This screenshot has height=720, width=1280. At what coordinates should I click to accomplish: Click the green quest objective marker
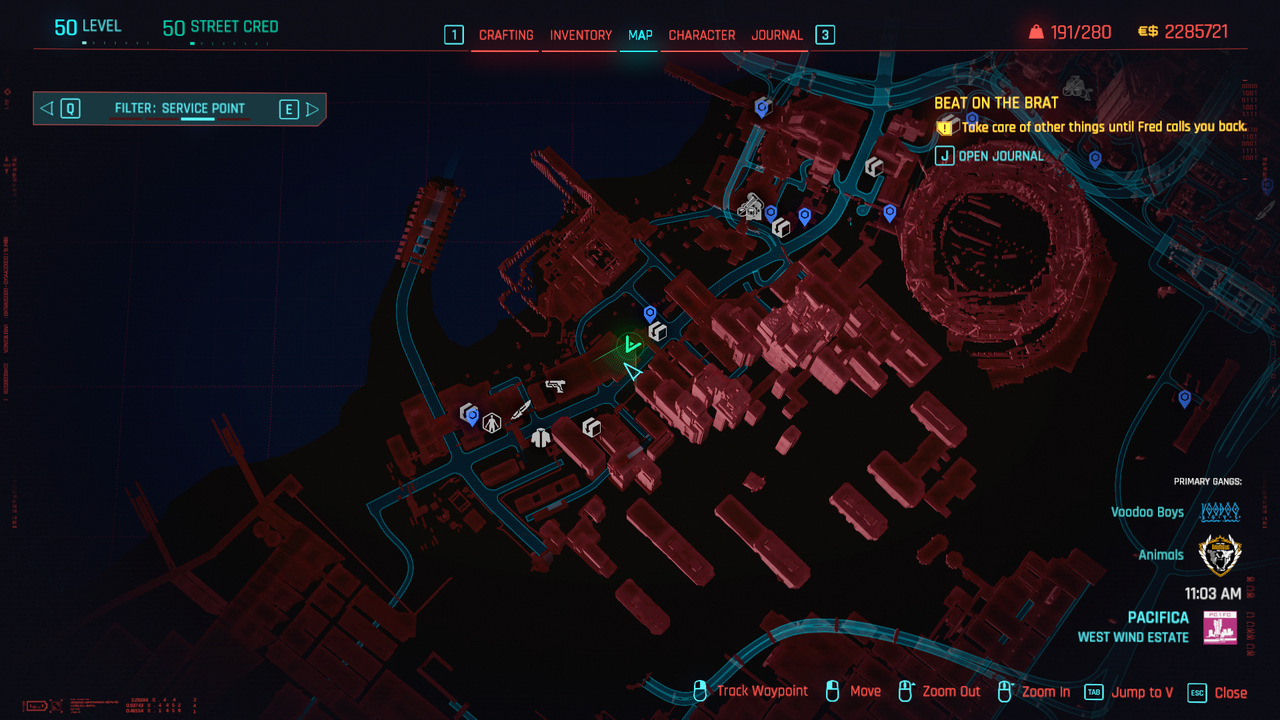click(630, 346)
